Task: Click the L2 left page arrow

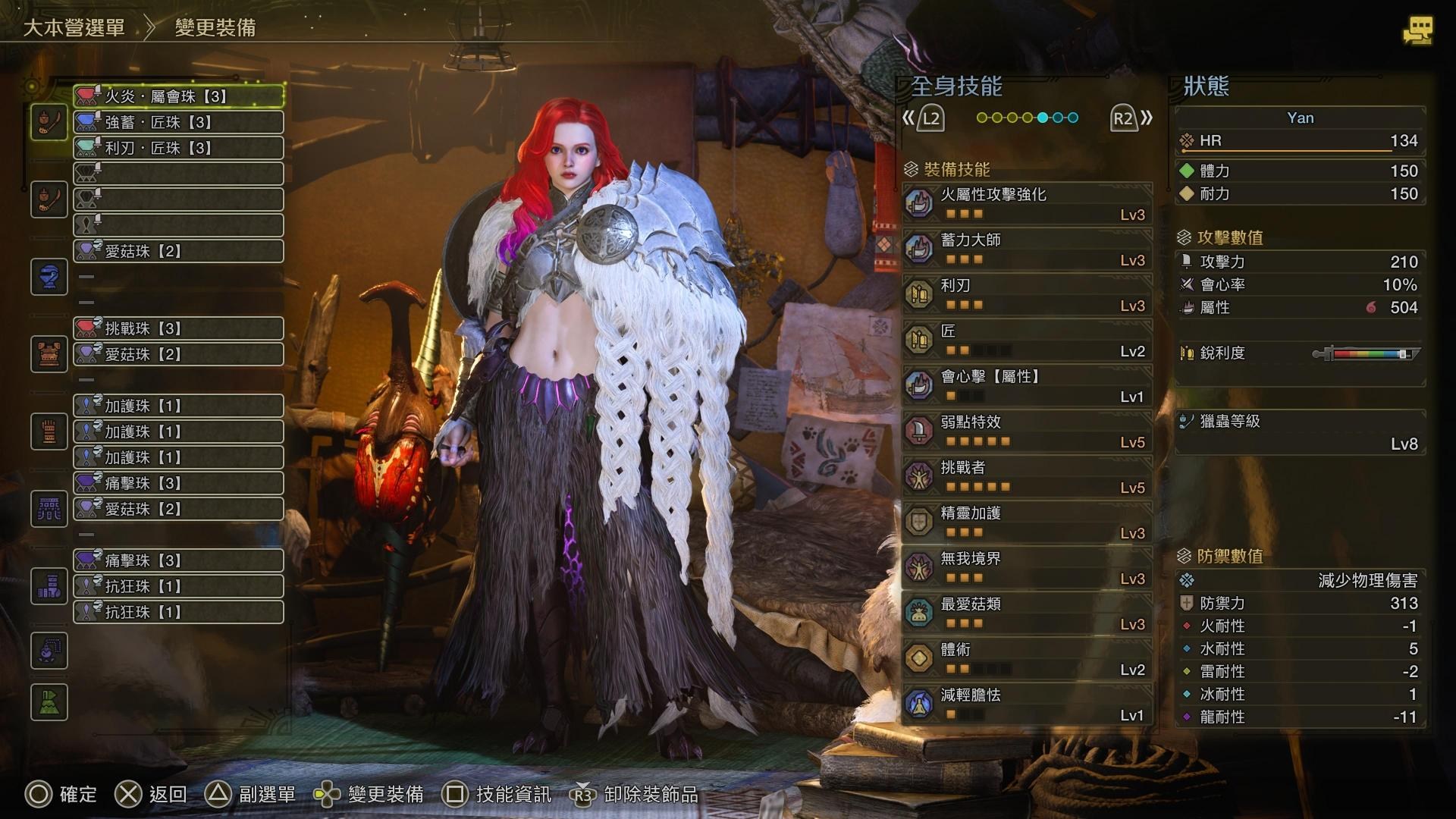Action: [x=929, y=118]
